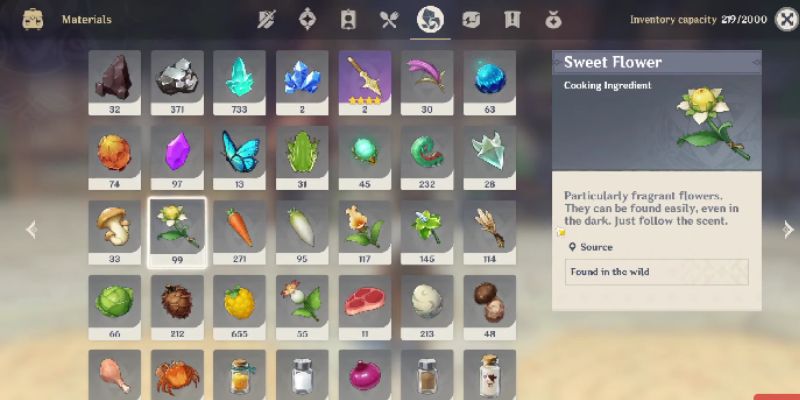This screenshot has height=400, width=800.
Task: Choose the red onion item
Action: [x=365, y=373]
